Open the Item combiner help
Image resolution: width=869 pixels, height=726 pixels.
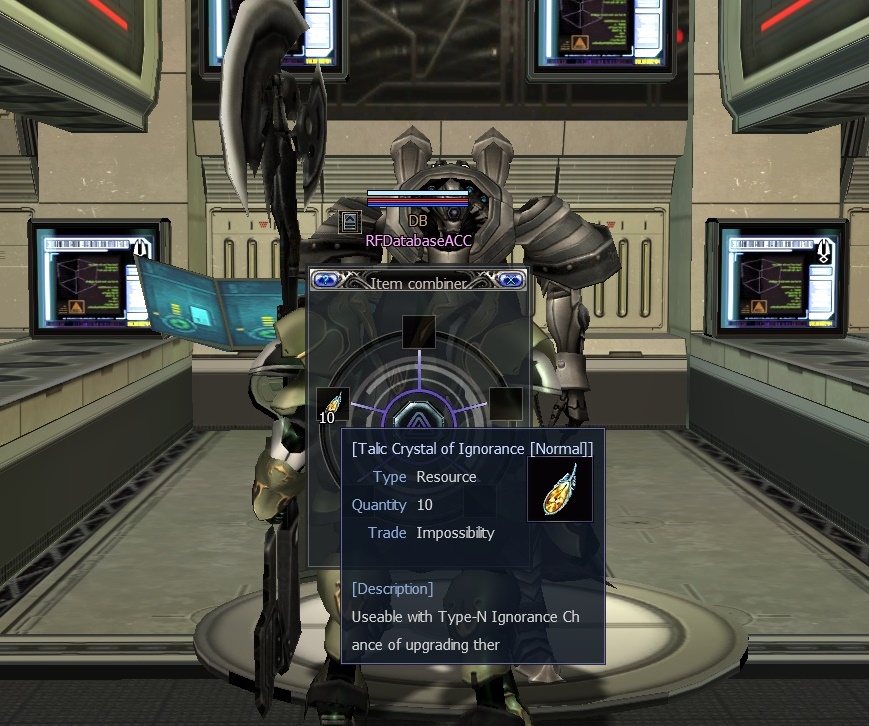tap(325, 281)
